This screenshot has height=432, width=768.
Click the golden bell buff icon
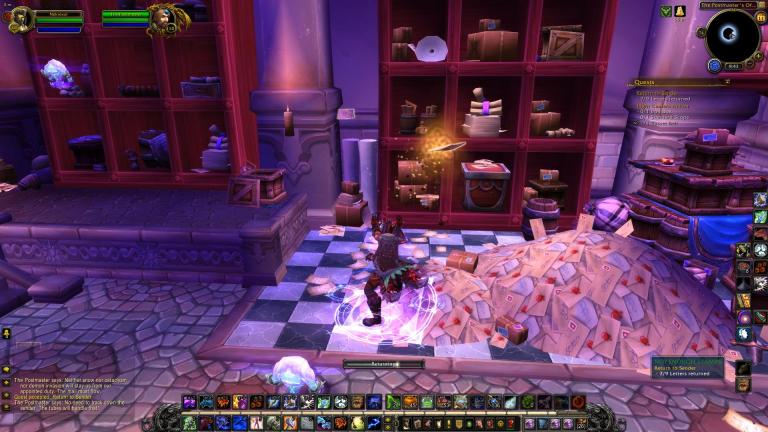(x=680, y=11)
